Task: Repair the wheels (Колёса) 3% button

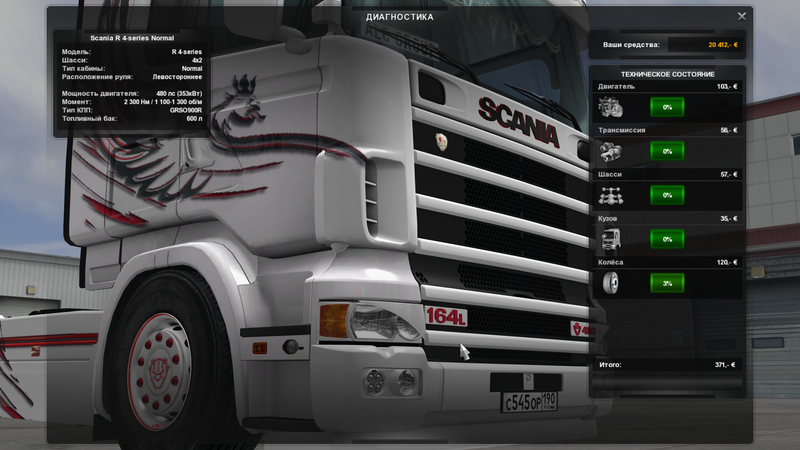Action: click(667, 283)
